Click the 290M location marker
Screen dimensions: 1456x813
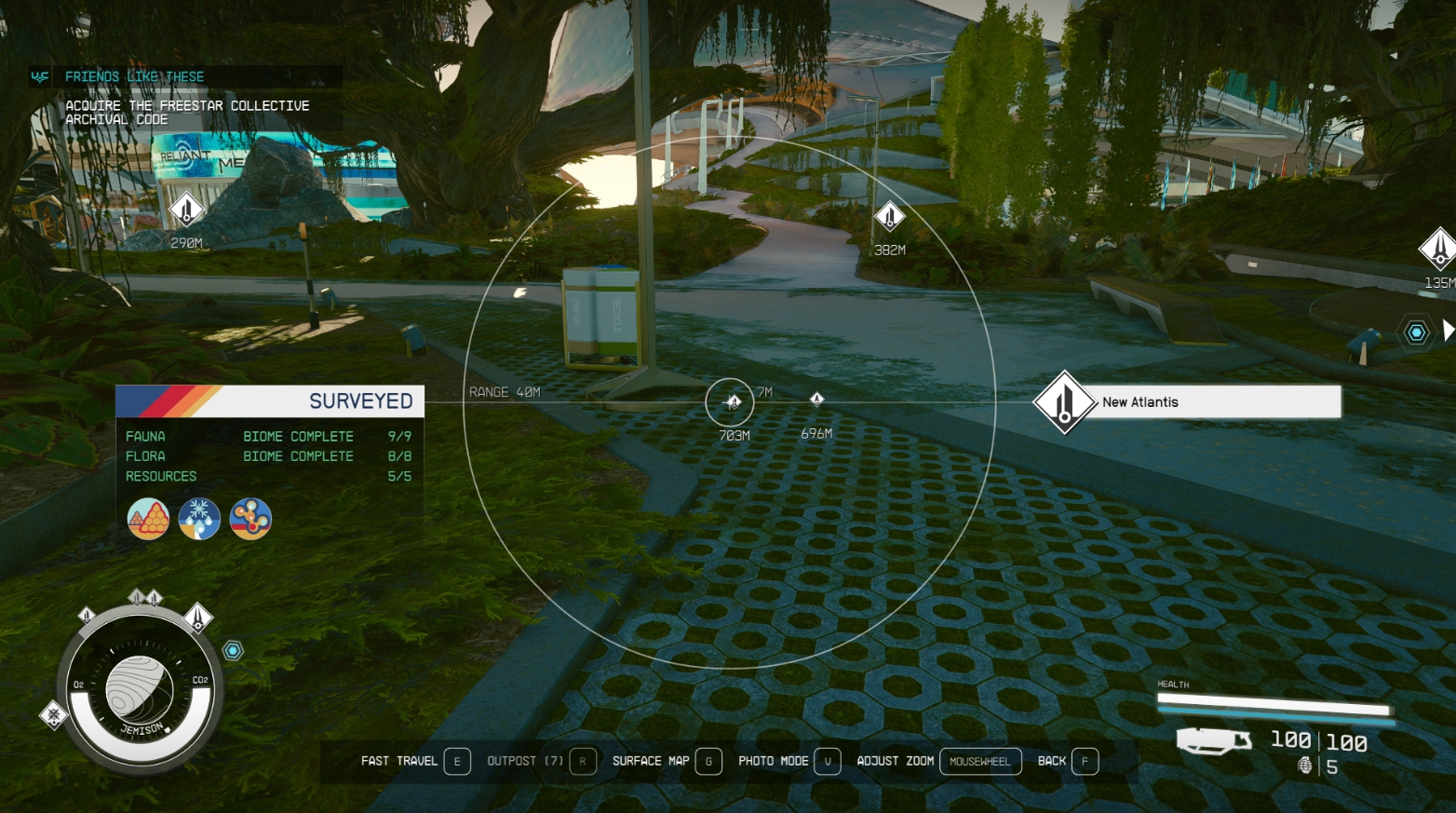pos(186,210)
